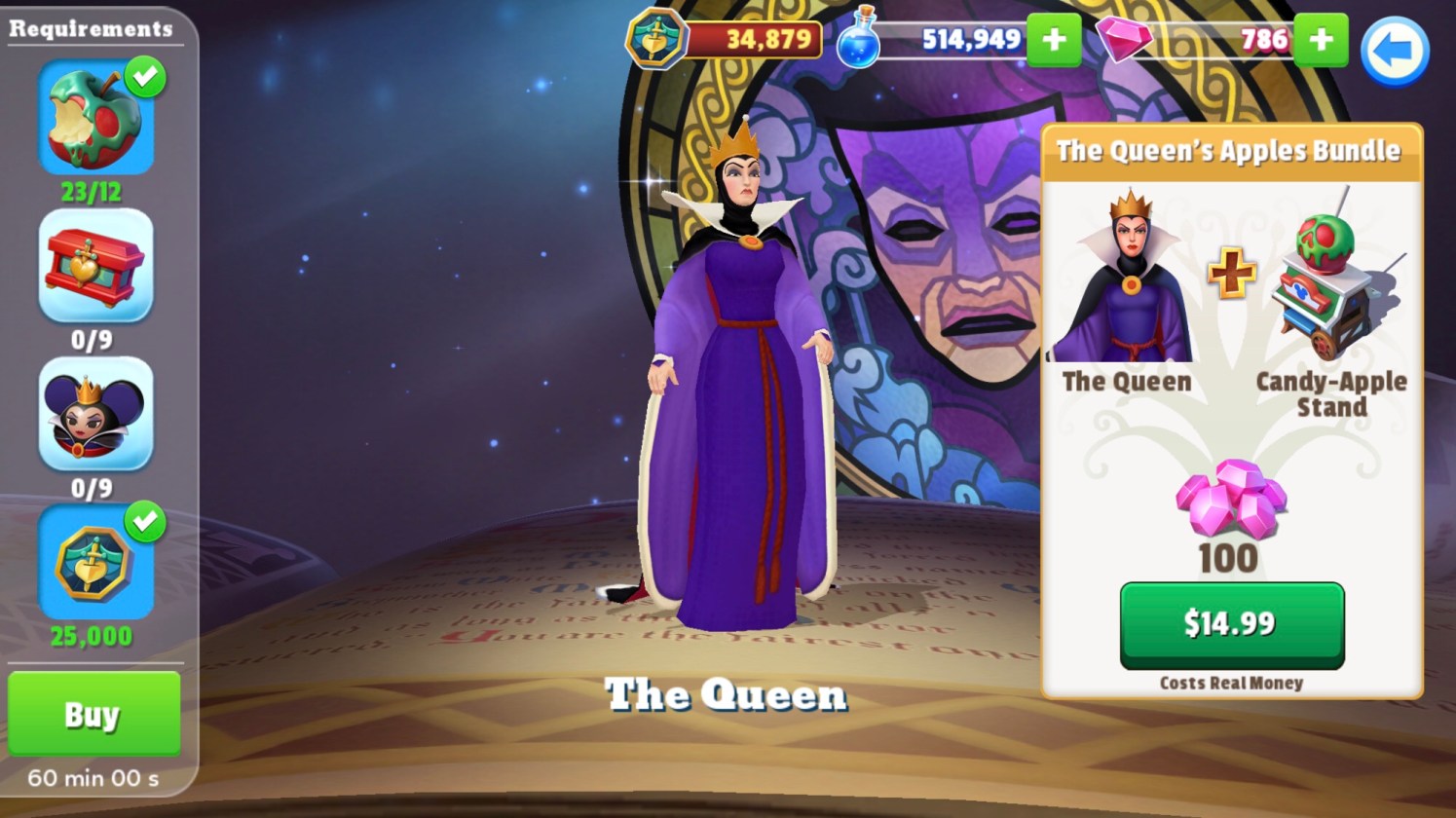The image size is (1456, 818).
Task: Add more magic potions with plus button
Action: [1054, 40]
